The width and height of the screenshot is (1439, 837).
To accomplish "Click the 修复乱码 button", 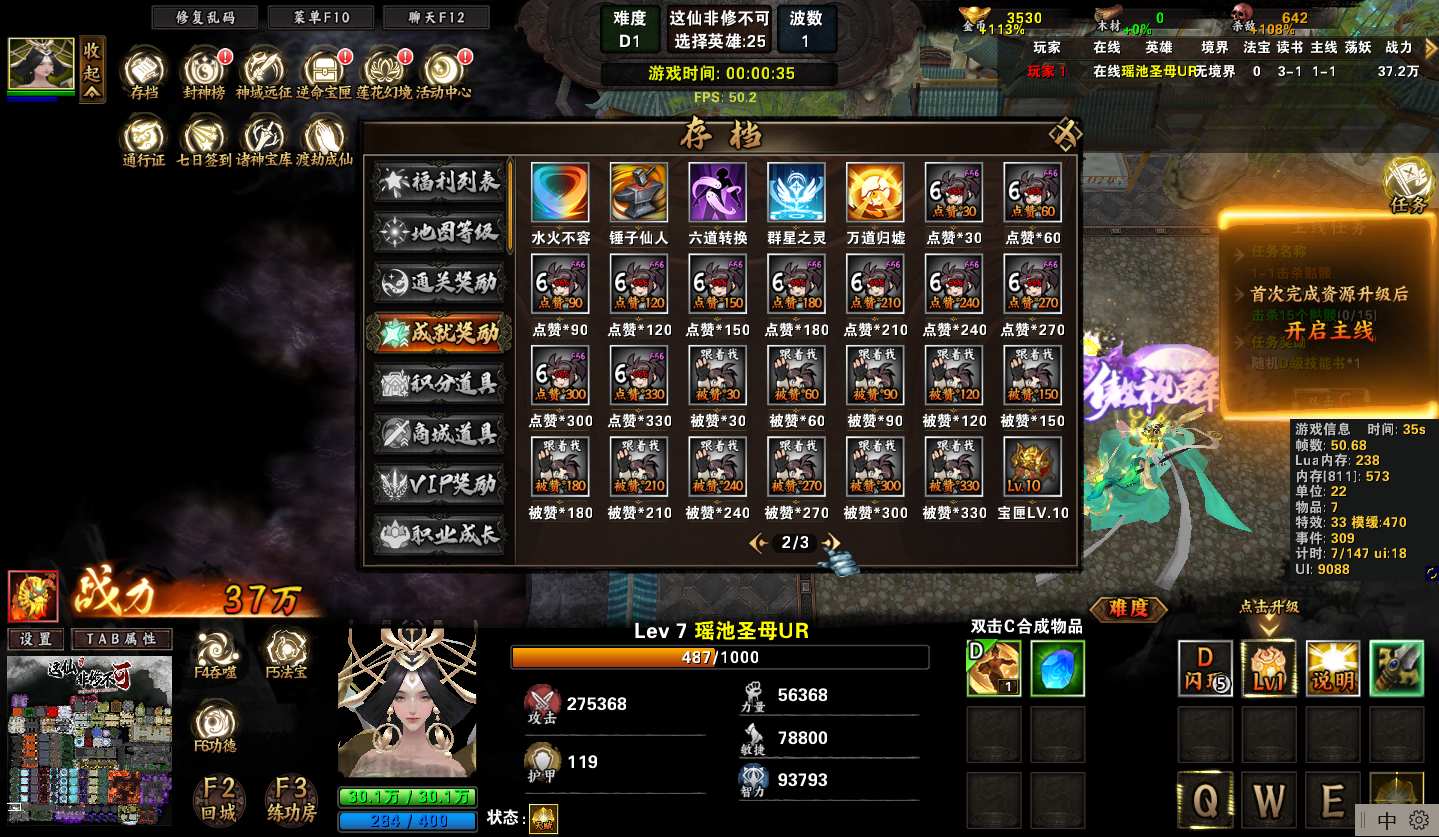I will pos(204,18).
